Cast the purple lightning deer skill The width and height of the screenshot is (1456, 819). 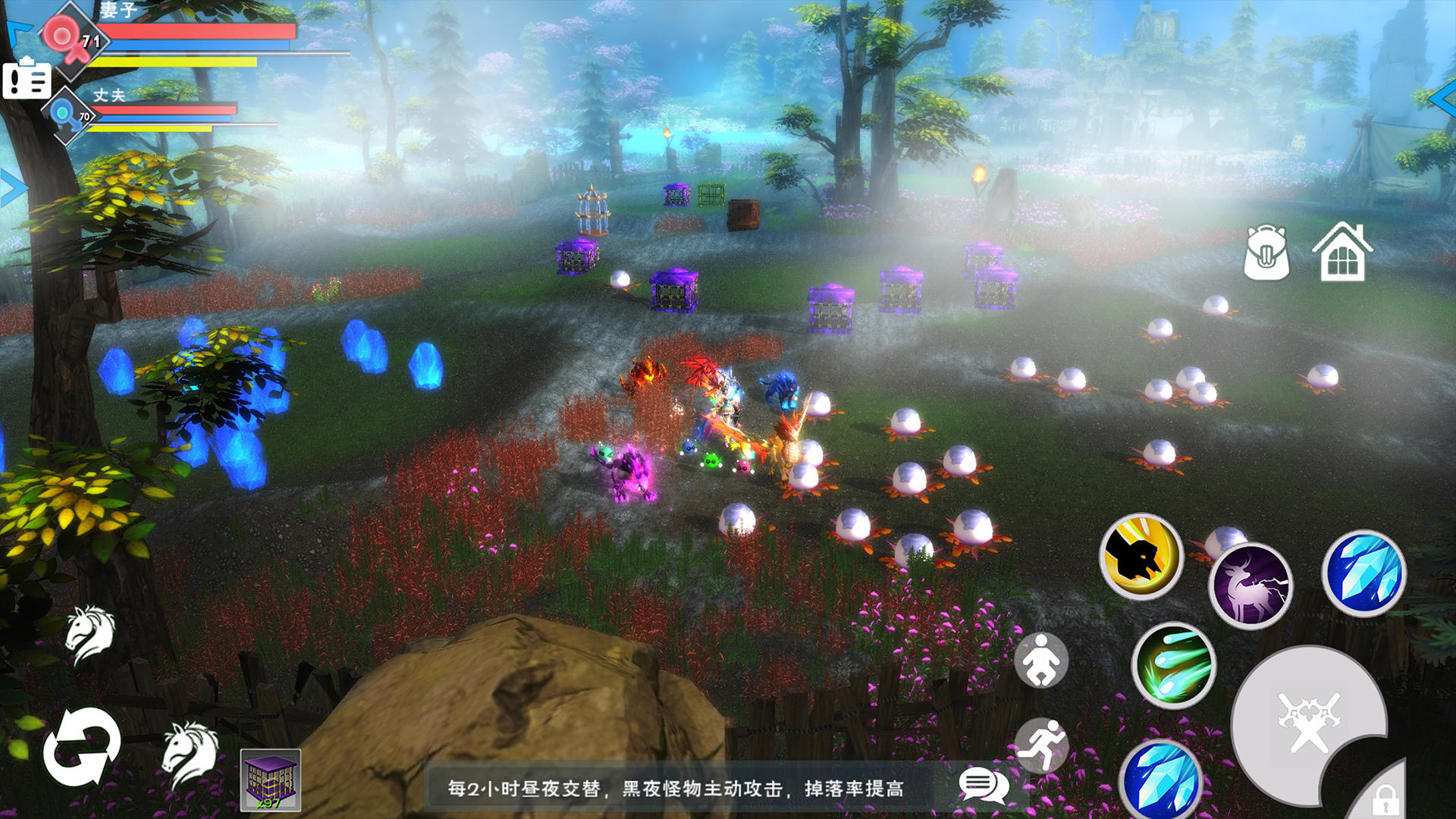1250,585
